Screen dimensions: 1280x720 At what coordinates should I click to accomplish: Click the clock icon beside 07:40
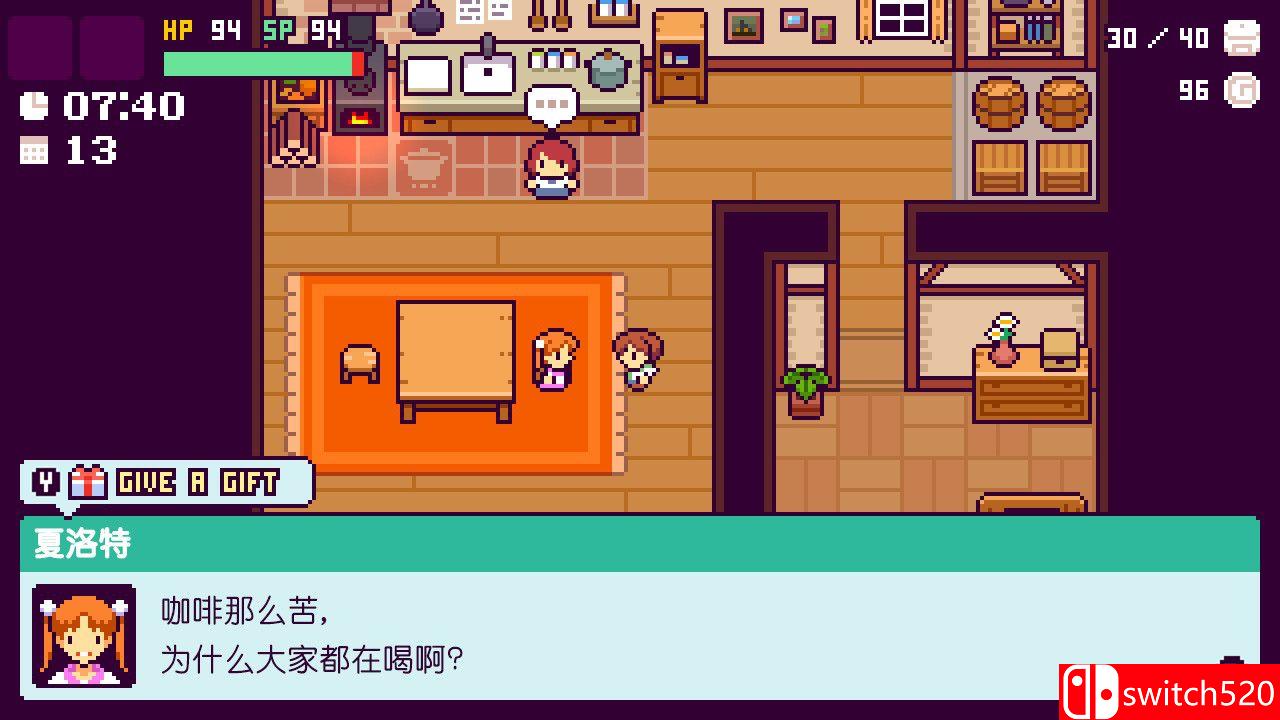pyautogui.click(x=33, y=104)
